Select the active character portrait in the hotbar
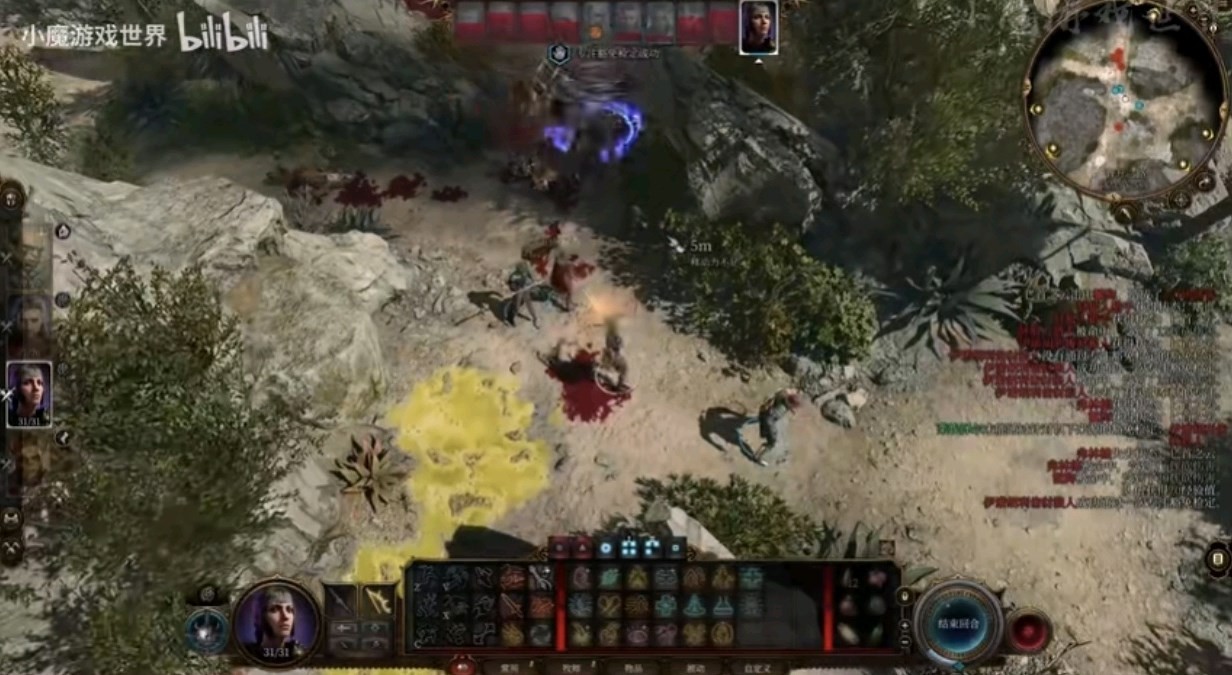Screen dimensions: 1232x675 point(277,622)
